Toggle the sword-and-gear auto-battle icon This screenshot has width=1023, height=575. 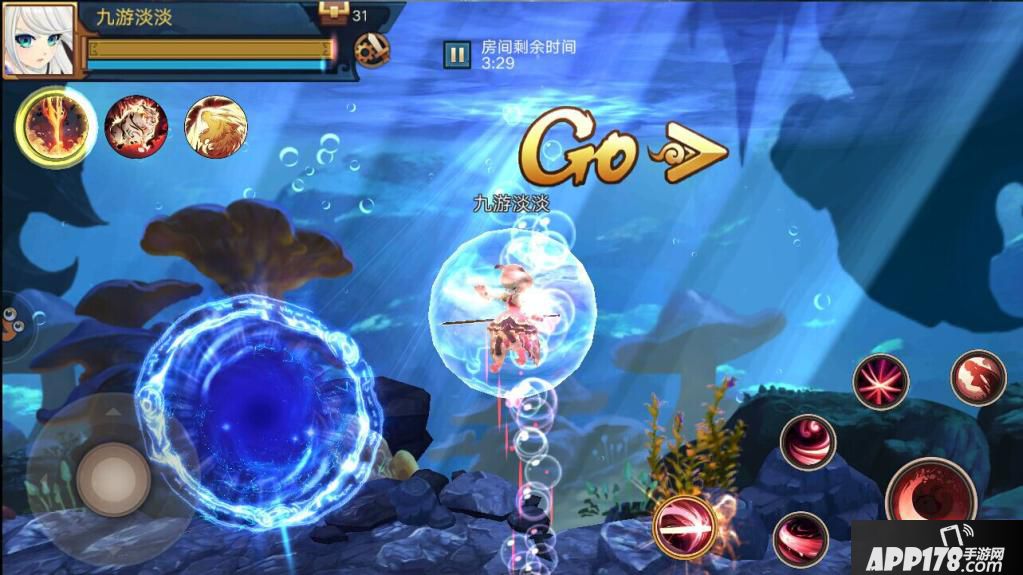click(x=372, y=50)
